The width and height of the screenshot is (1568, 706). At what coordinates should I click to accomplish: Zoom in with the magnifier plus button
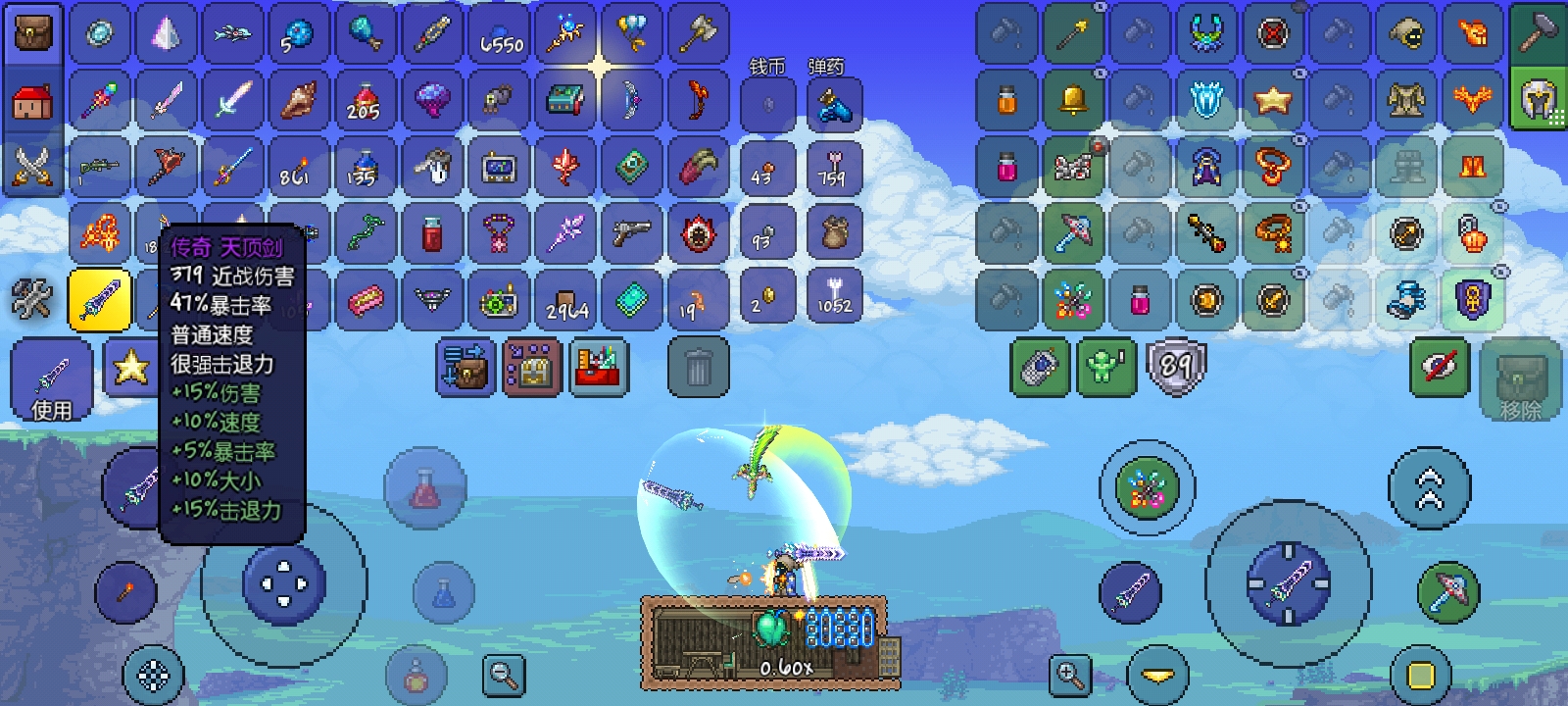[1069, 675]
